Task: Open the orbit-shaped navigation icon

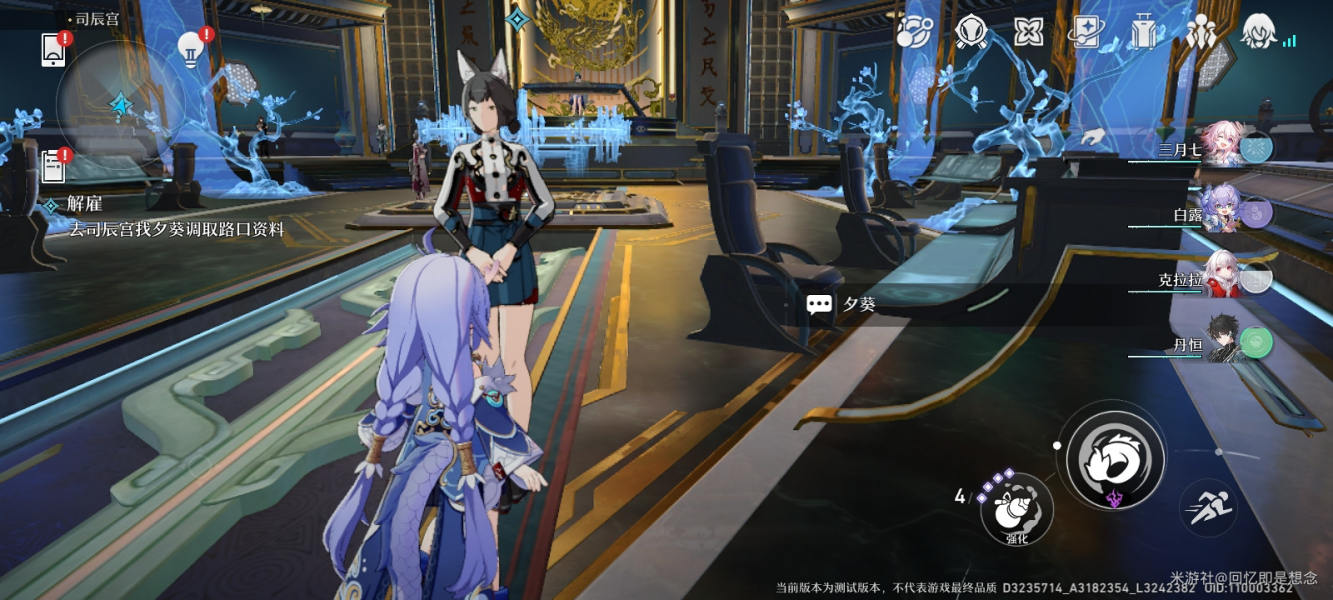Action: point(914,32)
